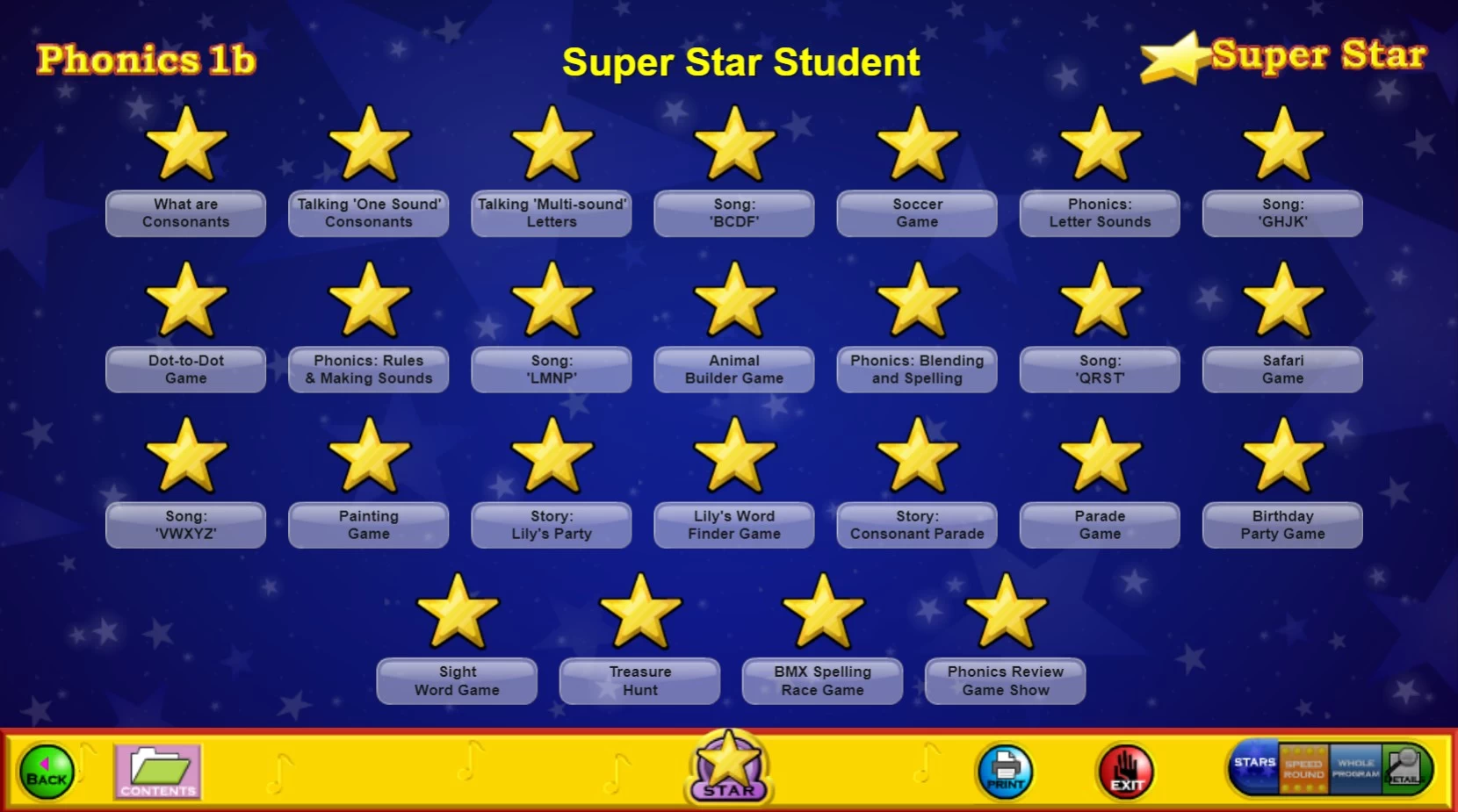The height and width of the screenshot is (812, 1458).
Task: Open the Story: Lily's Party activity
Action: [552, 525]
